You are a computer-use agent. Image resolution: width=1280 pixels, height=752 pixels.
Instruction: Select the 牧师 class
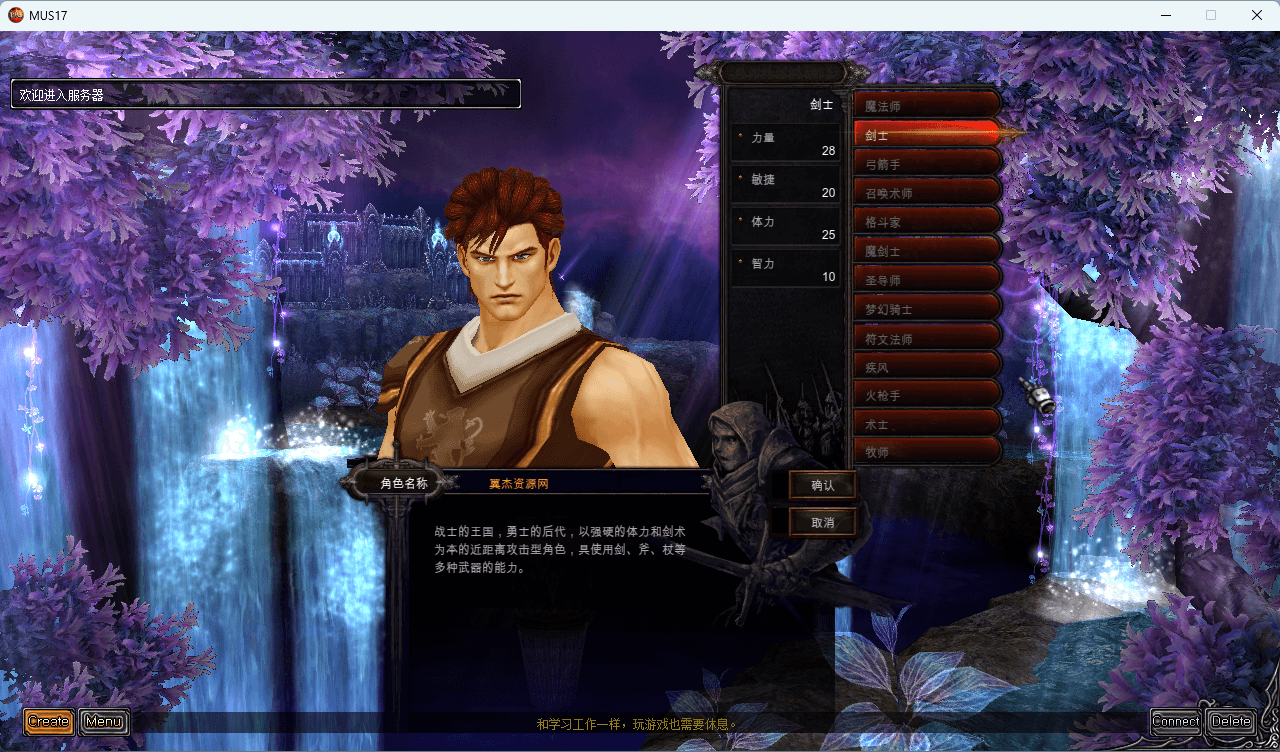[x=927, y=451]
